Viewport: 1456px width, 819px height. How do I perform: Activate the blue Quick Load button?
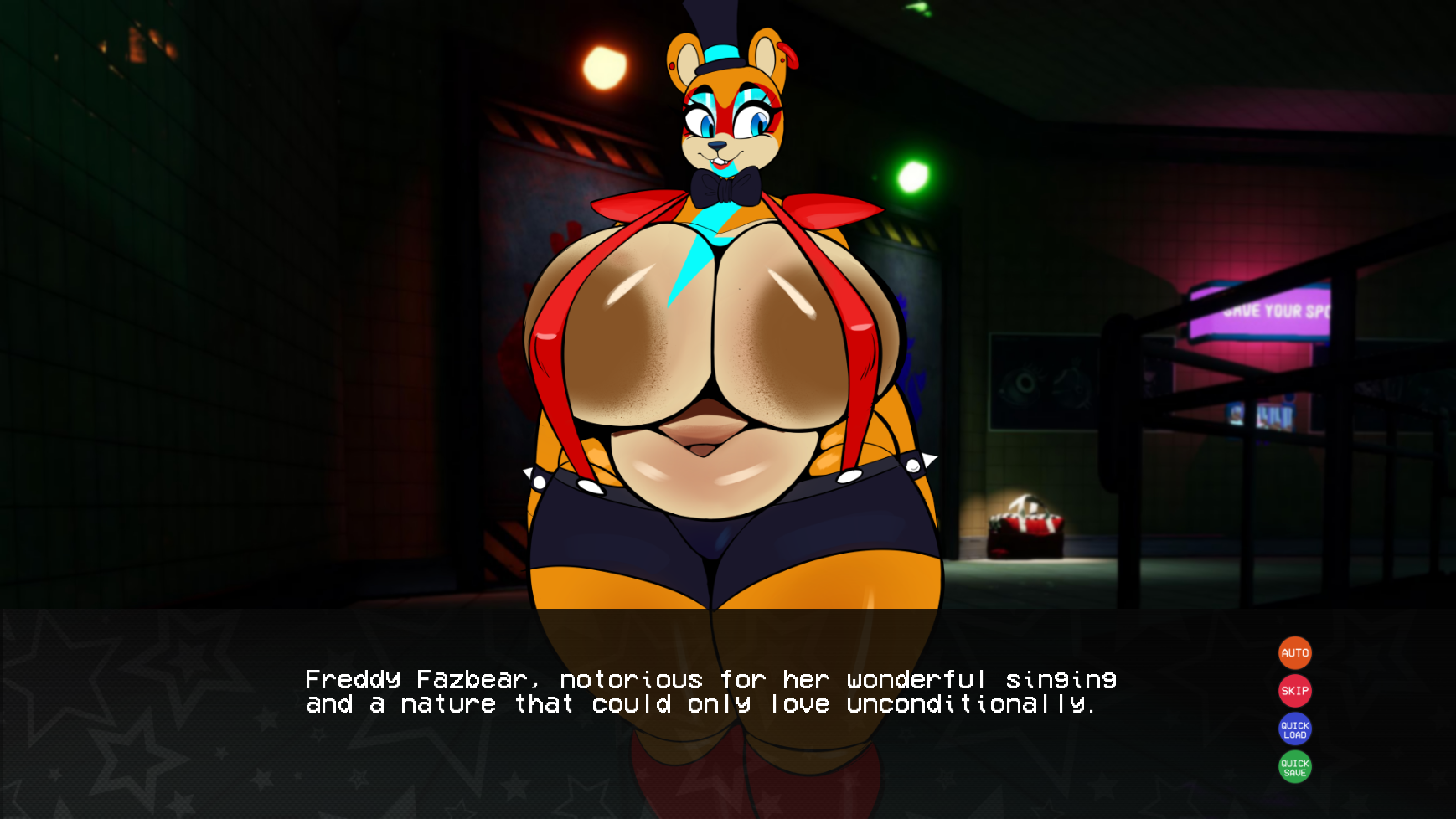tap(1294, 729)
